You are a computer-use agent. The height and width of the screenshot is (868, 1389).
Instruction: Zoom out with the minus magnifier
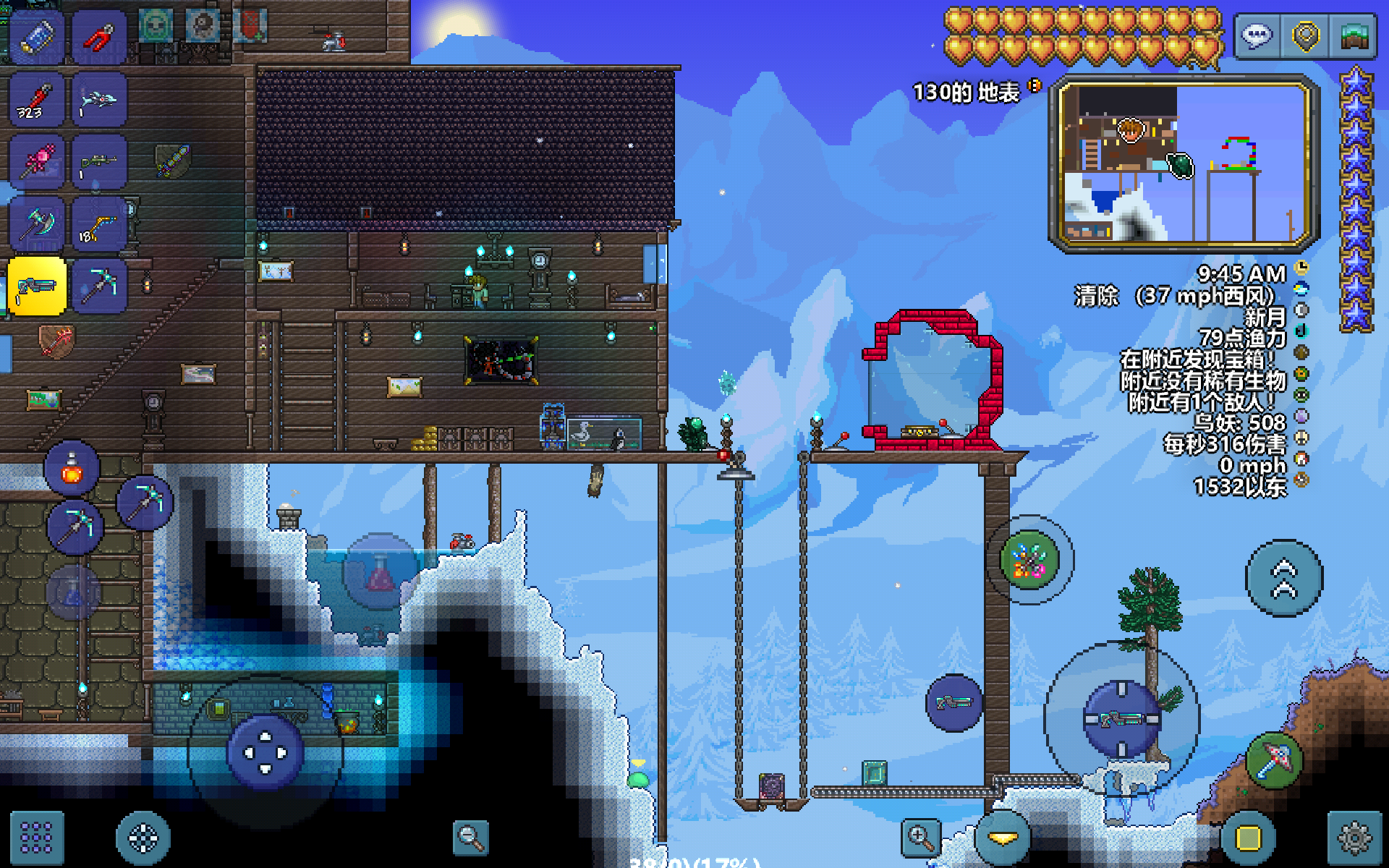pyautogui.click(x=470, y=838)
